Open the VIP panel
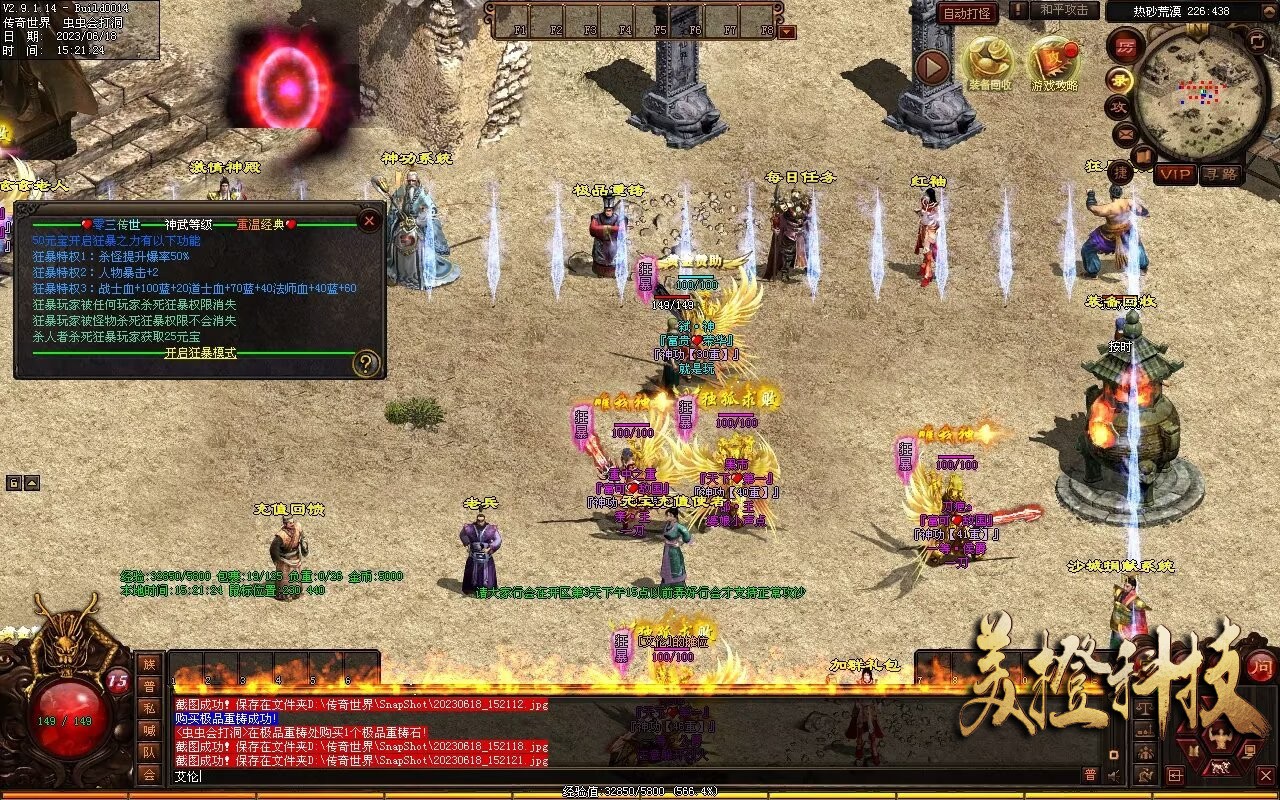Screen dimensions: 1280x800 (1176, 174)
